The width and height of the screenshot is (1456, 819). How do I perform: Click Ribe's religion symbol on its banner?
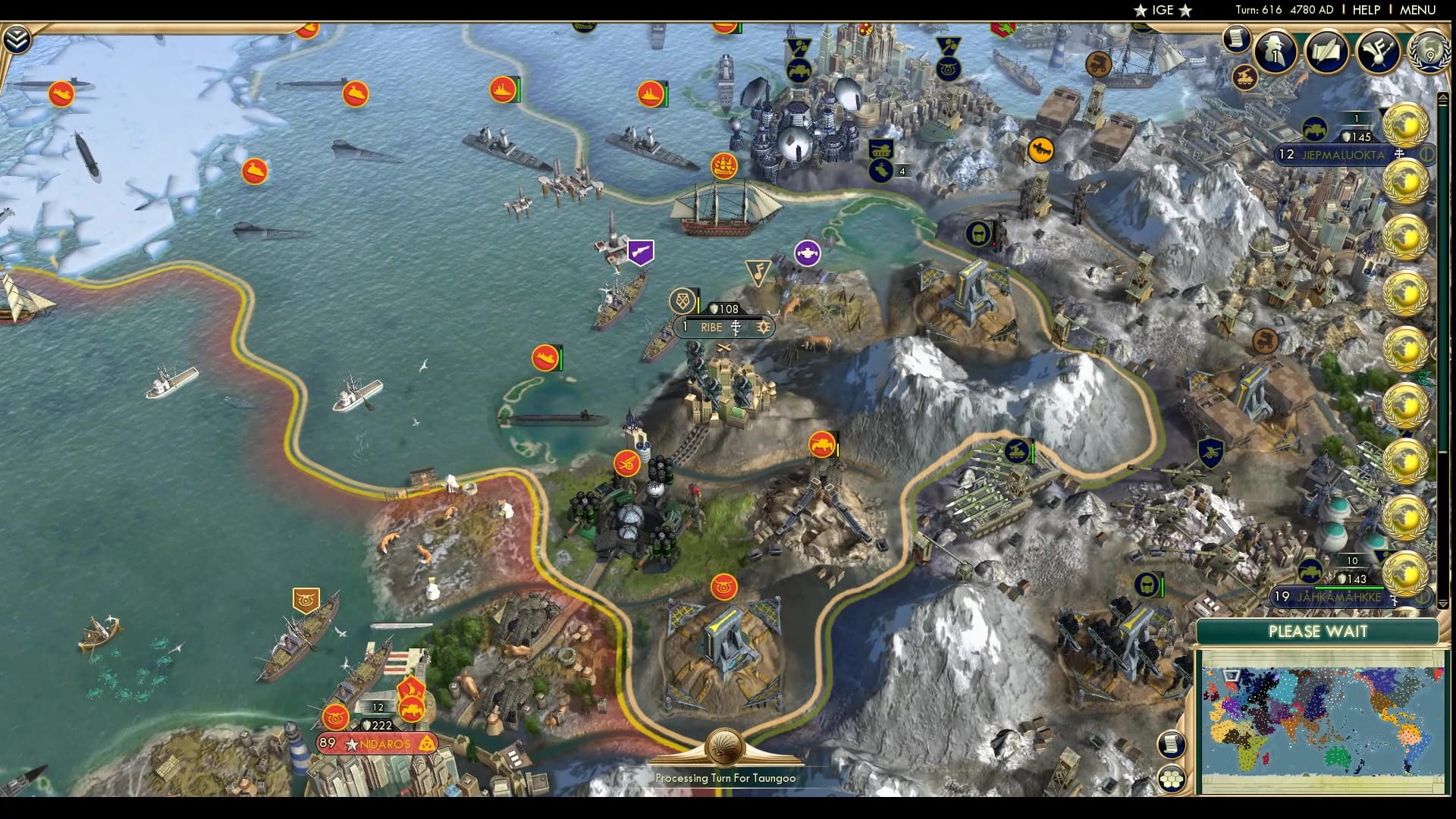click(x=736, y=328)
